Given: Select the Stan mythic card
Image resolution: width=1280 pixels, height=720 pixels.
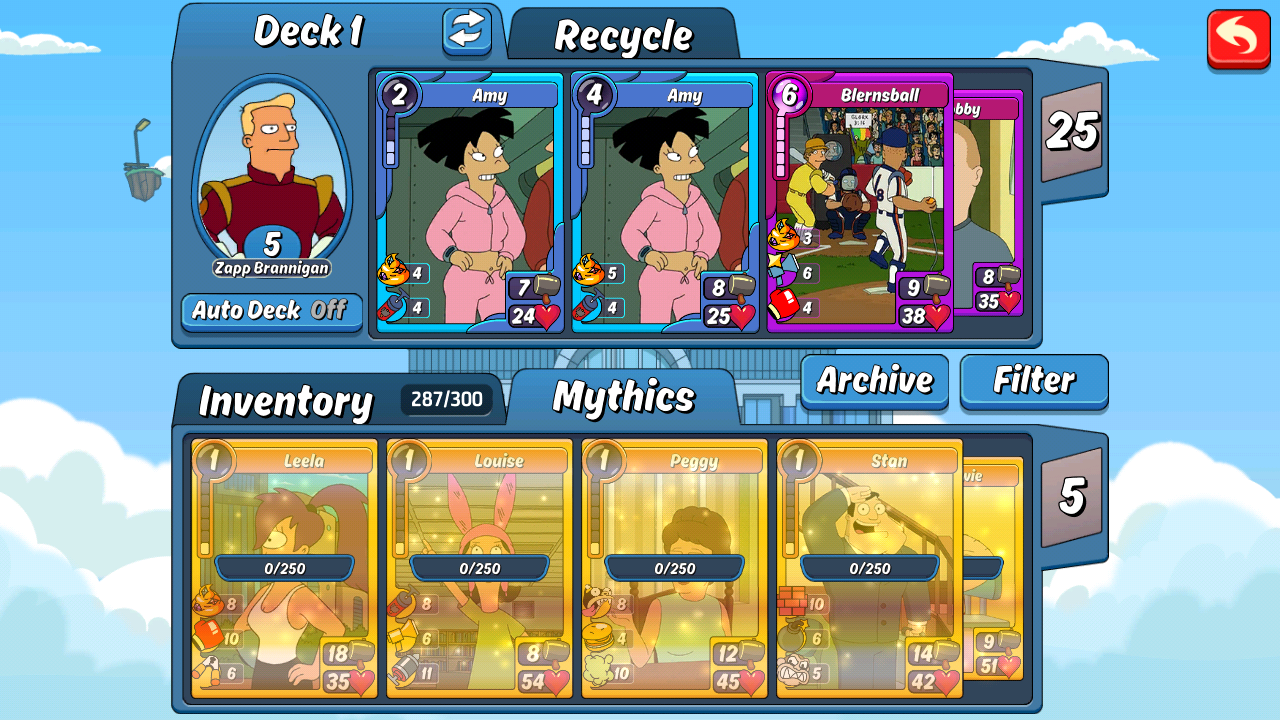Looking at the screenshot, I should point(870,568).
